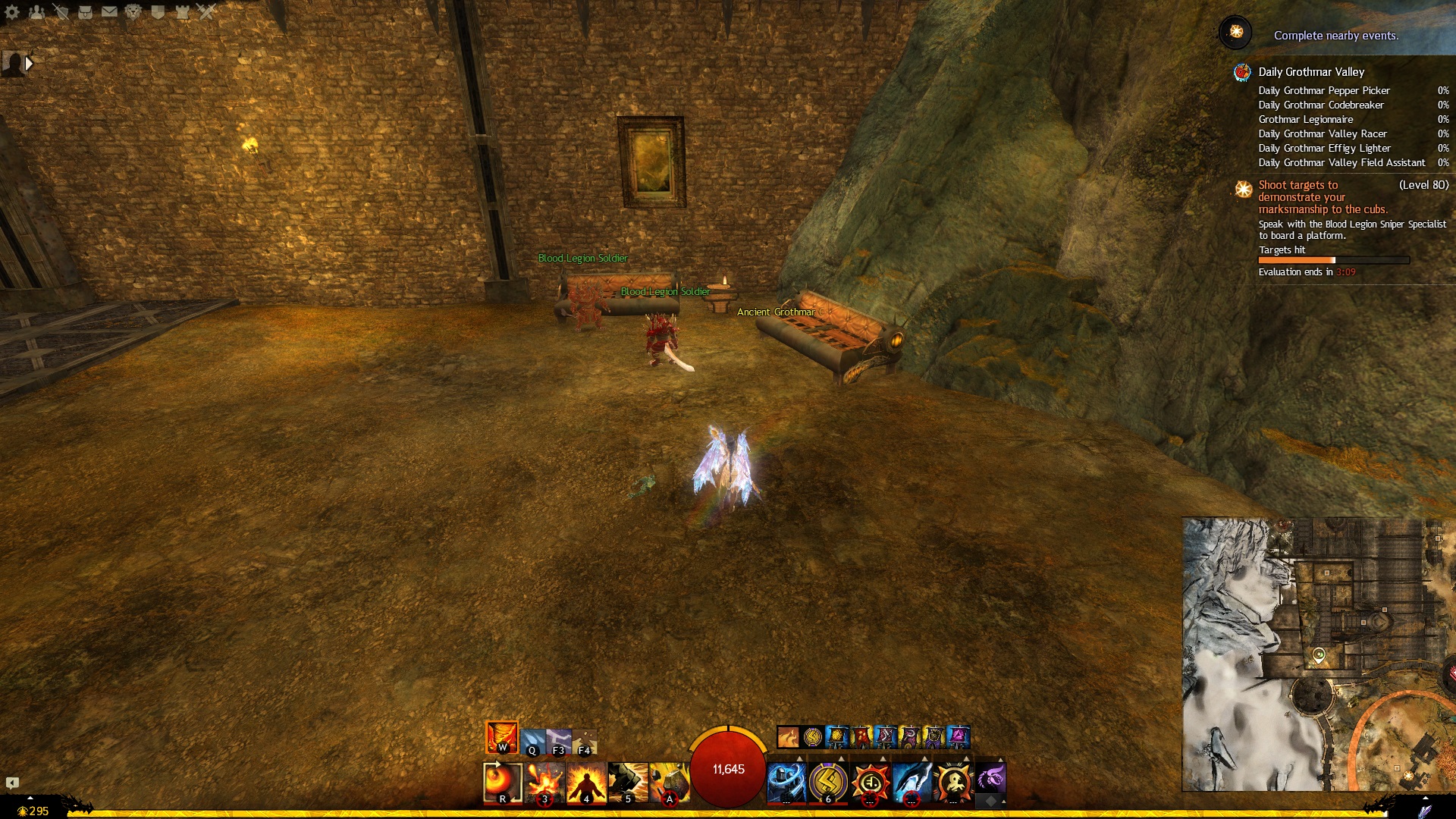1456x819 pixels.
Task: Click the minimap
Action: (1318, 654)
